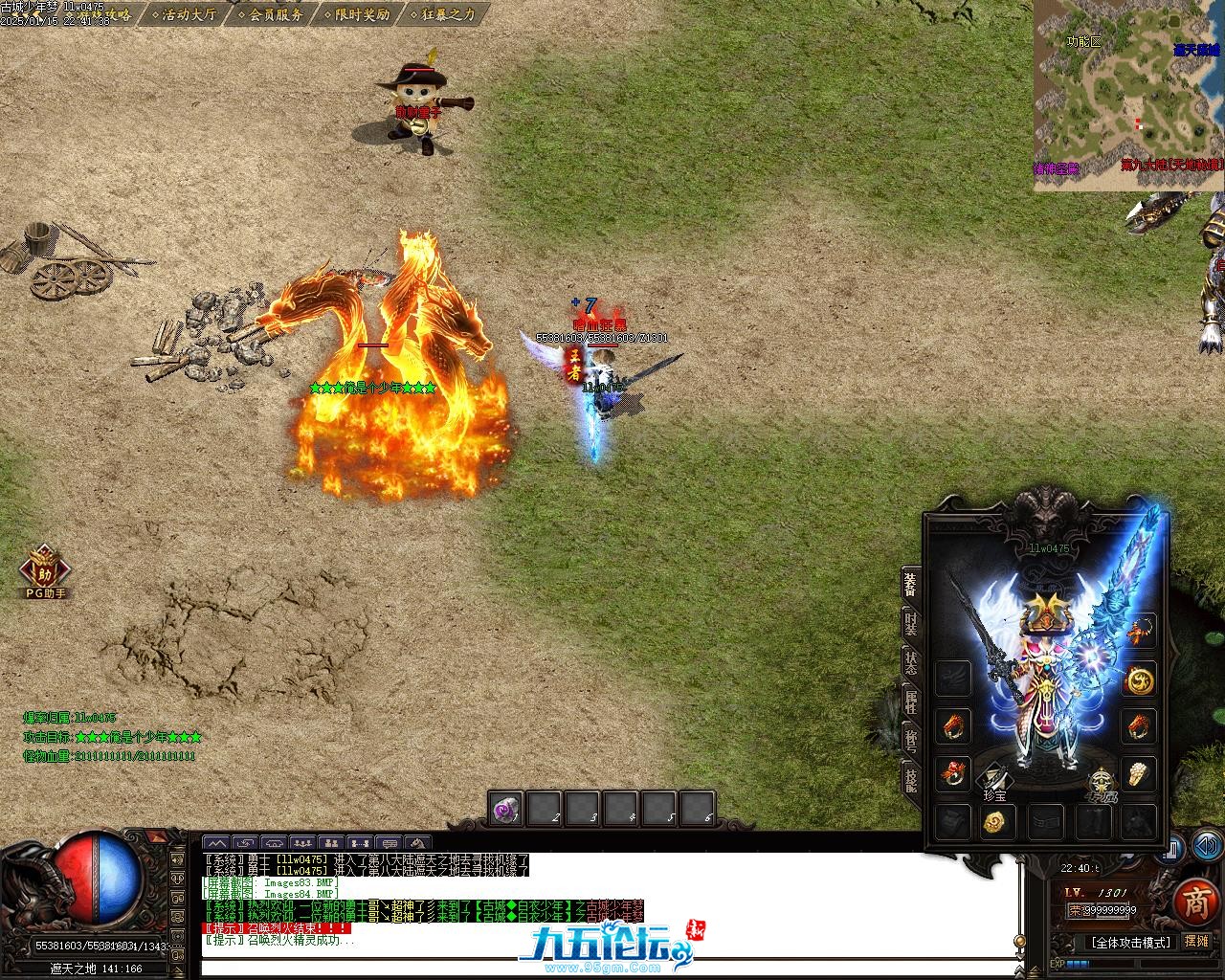Open the 商 shop button

click(x=1195, y=901)
